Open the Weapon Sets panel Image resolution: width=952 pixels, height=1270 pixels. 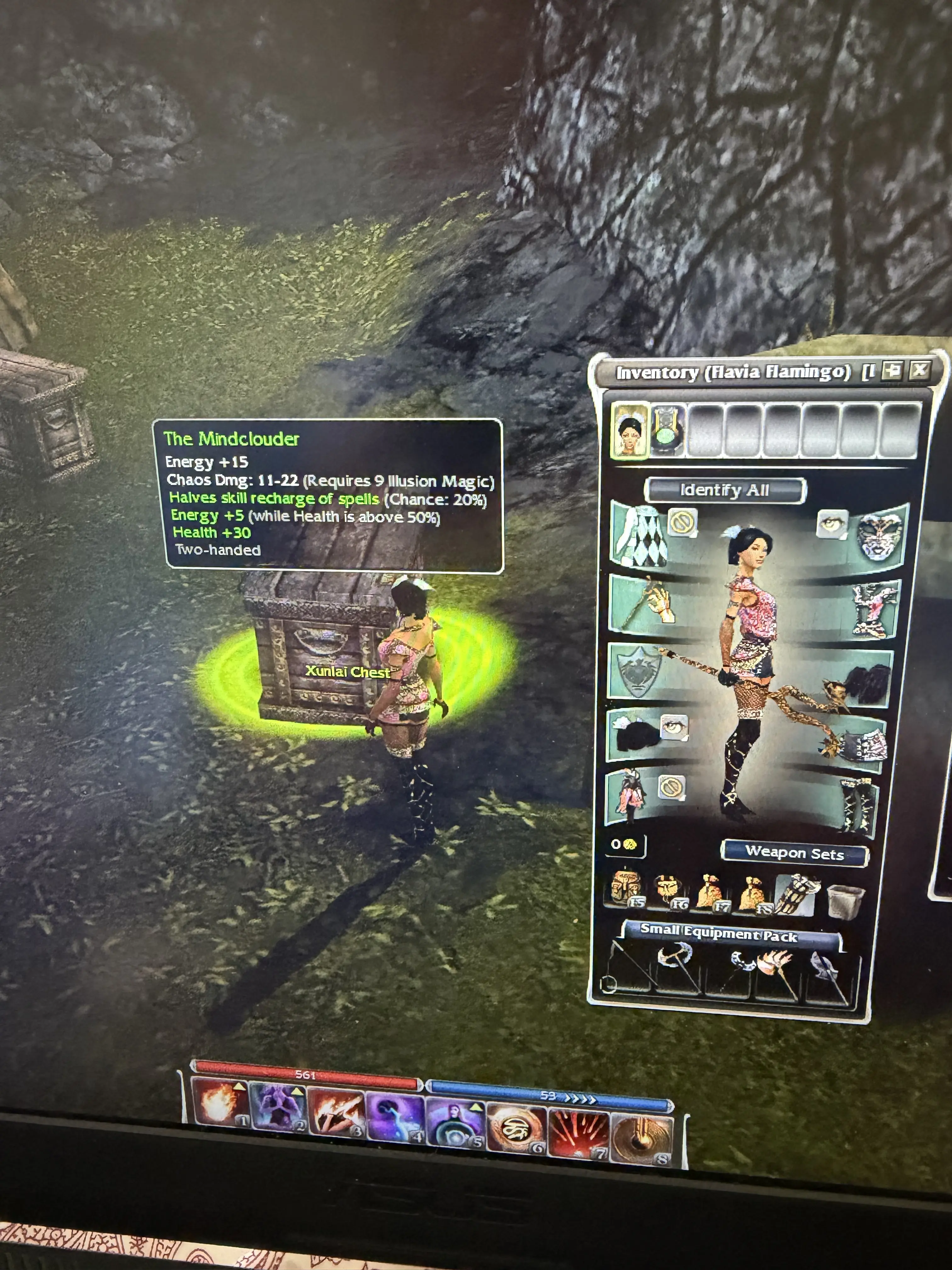point(794,853)
